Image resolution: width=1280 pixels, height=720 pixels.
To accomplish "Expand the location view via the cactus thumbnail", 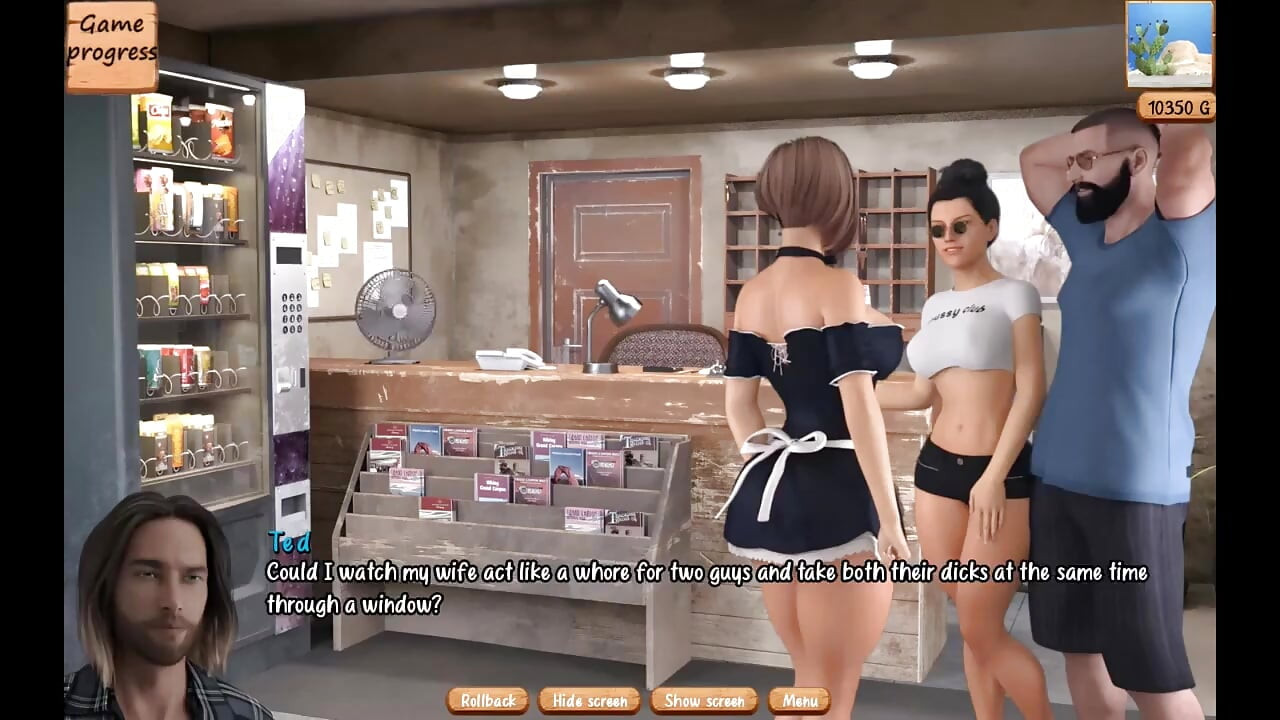I will pos(1168,45).
